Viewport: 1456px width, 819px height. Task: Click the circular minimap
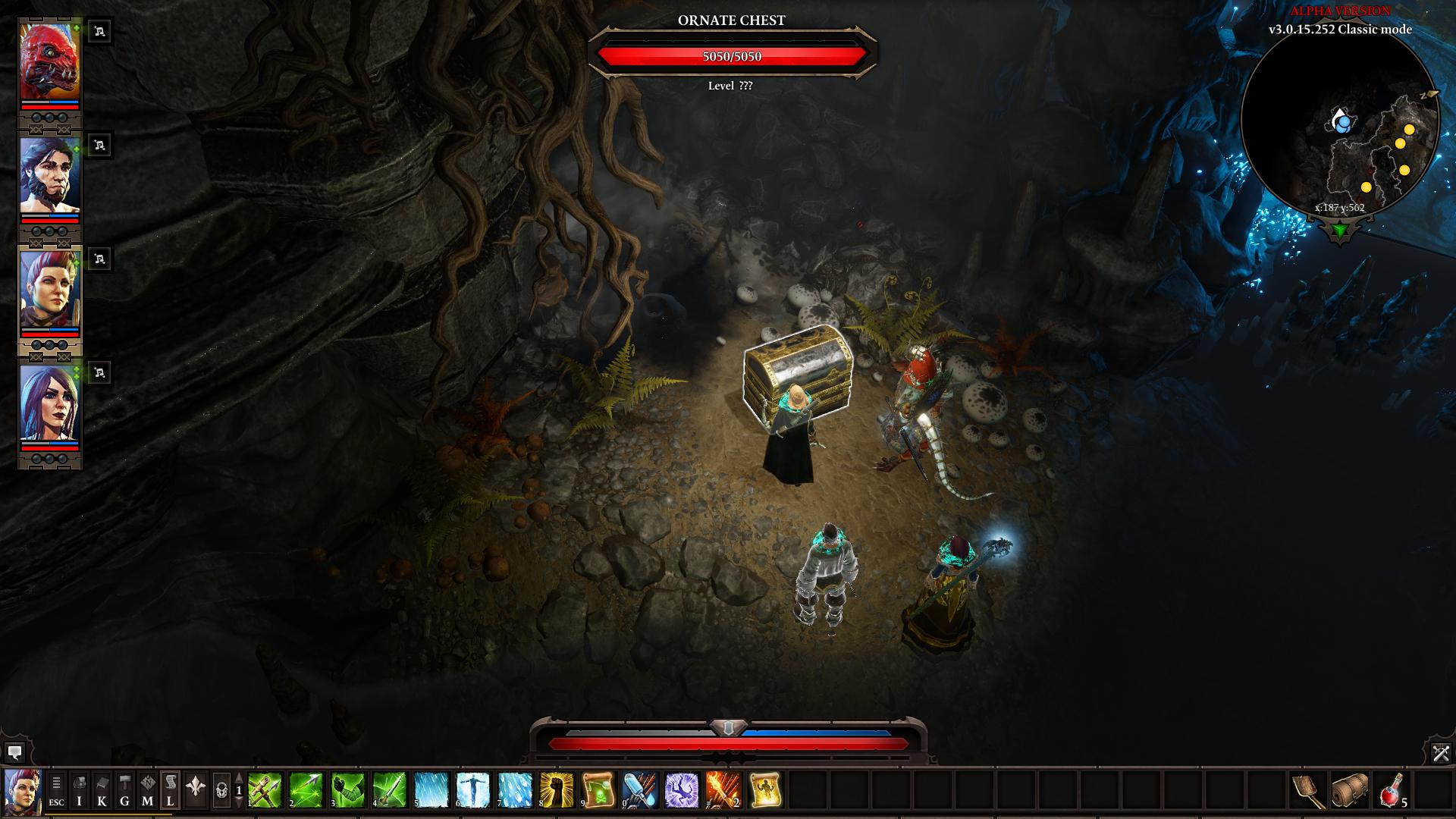pyautogui.click(x=1340, y=121)
